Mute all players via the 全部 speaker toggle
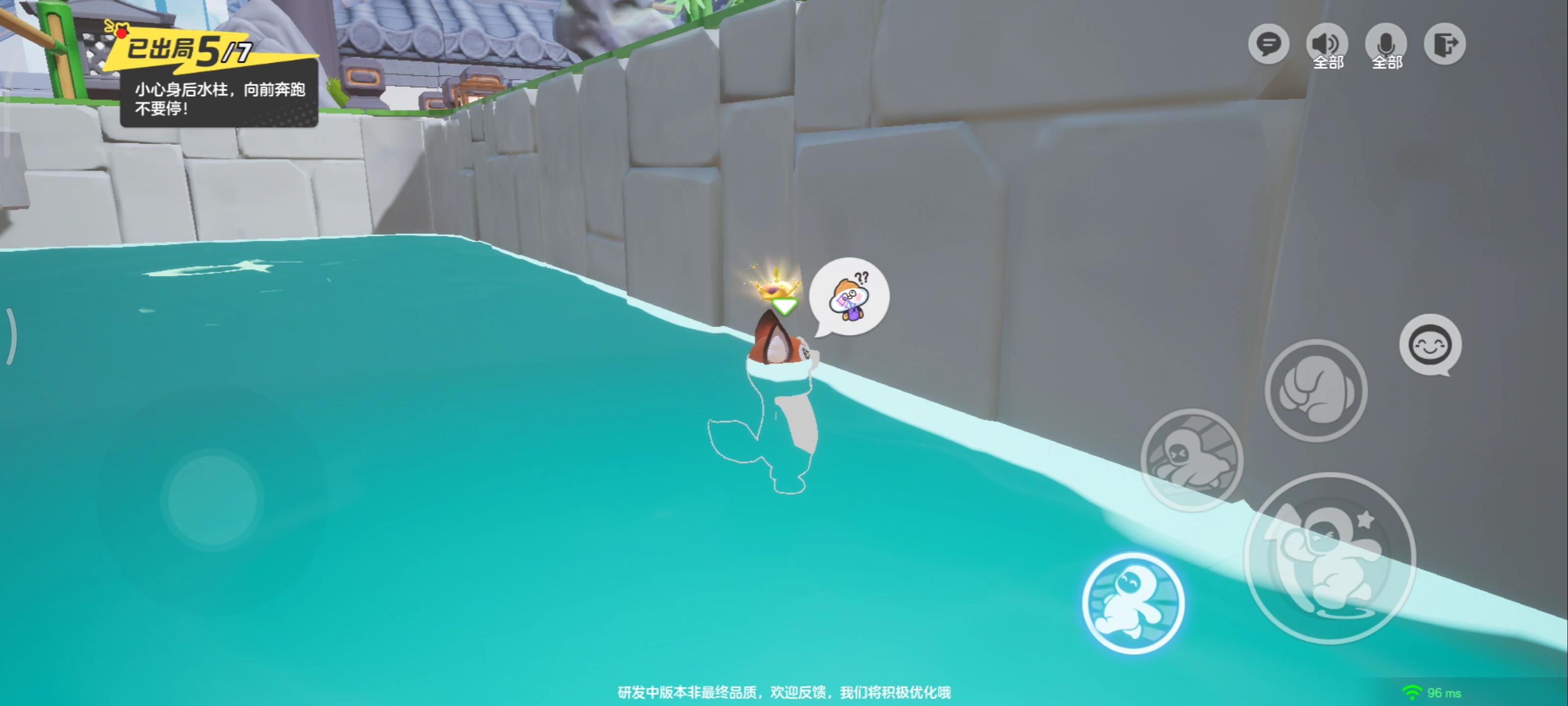This screenshot has width=1568, height=706. coord(1327,44)
